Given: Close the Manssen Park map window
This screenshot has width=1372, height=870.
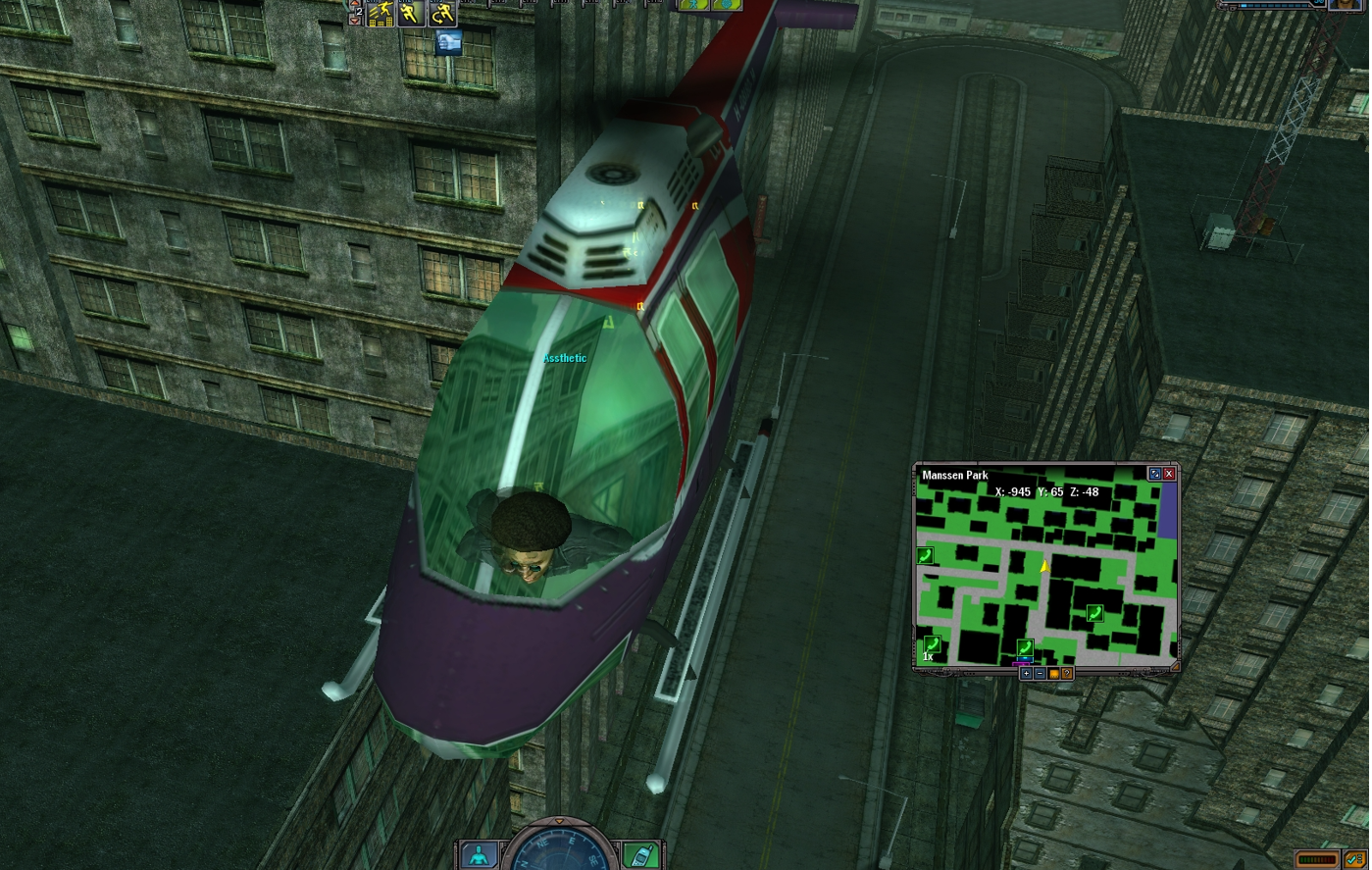Looking at the screenshot, I should pos(1168,474).
